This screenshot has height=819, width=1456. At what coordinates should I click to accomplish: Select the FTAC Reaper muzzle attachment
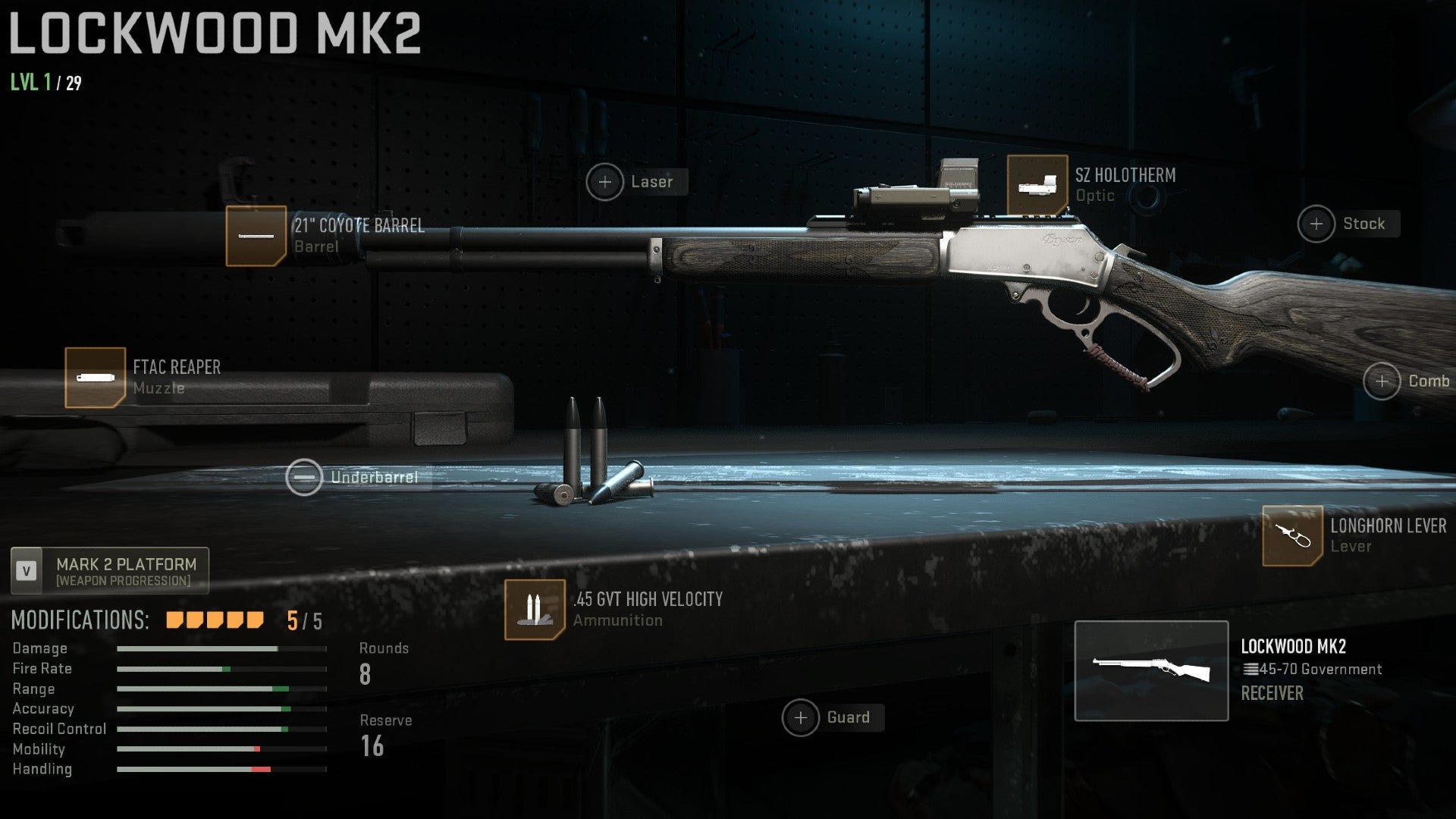tap(94, 378)
